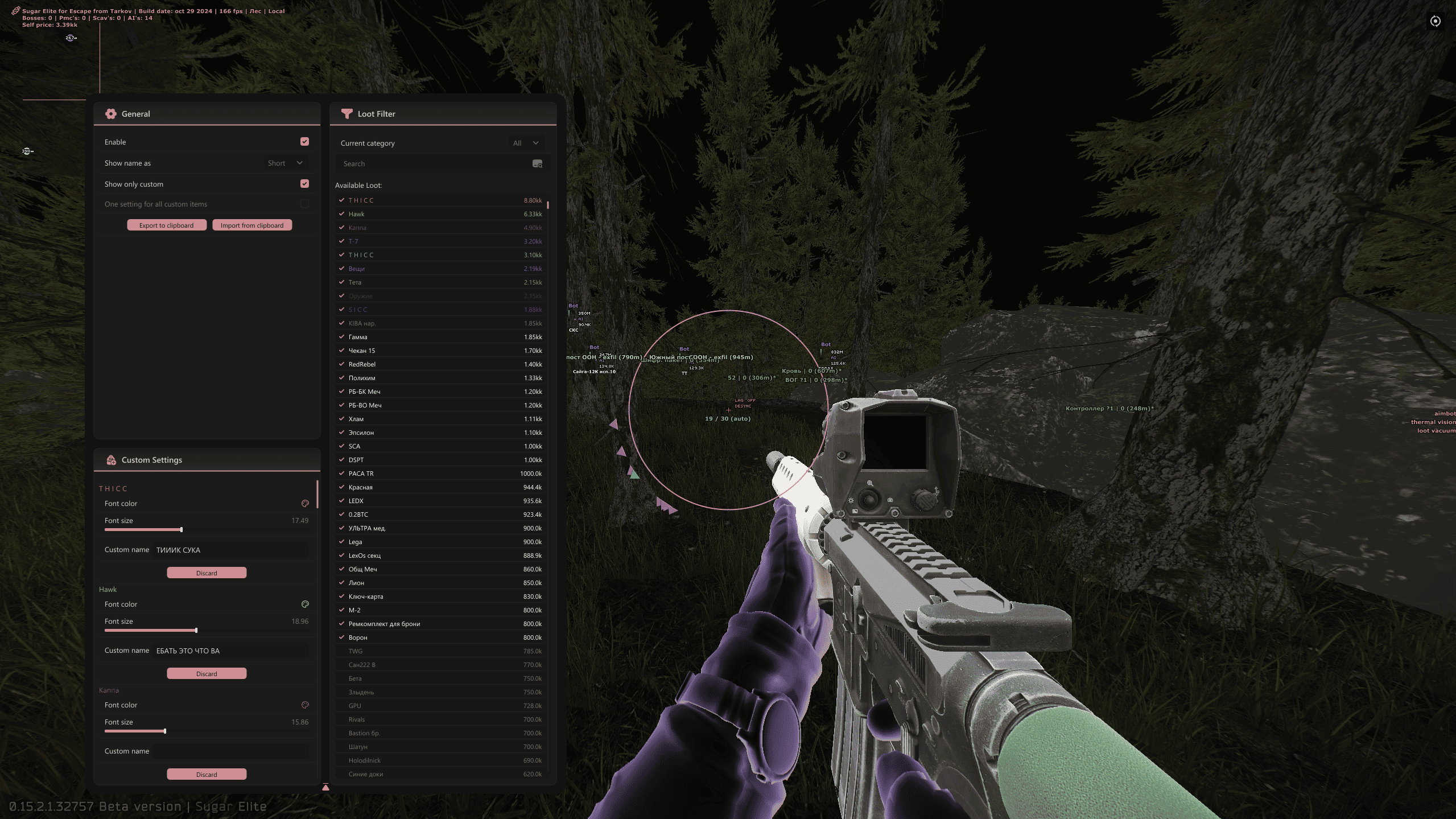Viewport: 1456px width, 819px height.
Task: Click the Export to clipboard button
Action: tap(166, 225)
